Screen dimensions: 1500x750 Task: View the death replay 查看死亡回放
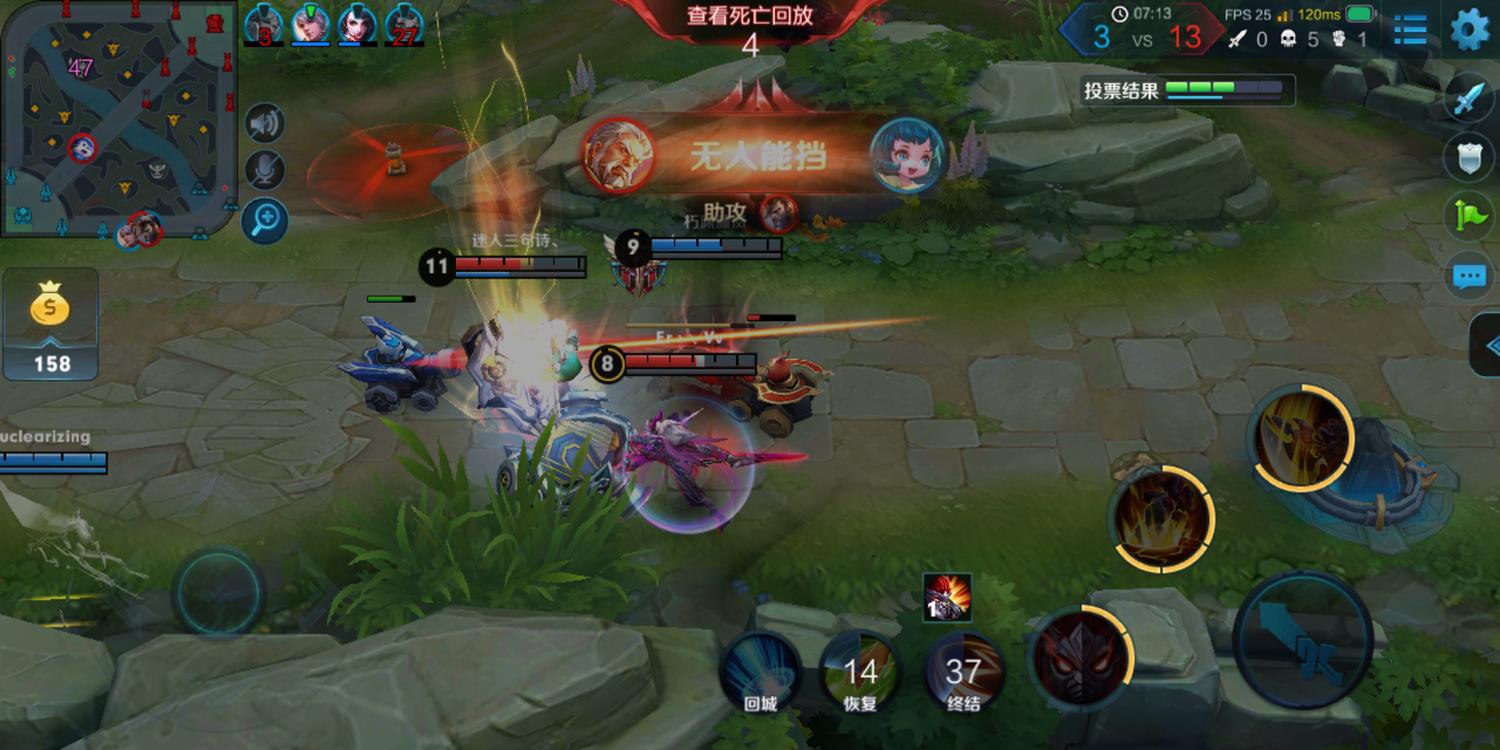click(749, 17)
